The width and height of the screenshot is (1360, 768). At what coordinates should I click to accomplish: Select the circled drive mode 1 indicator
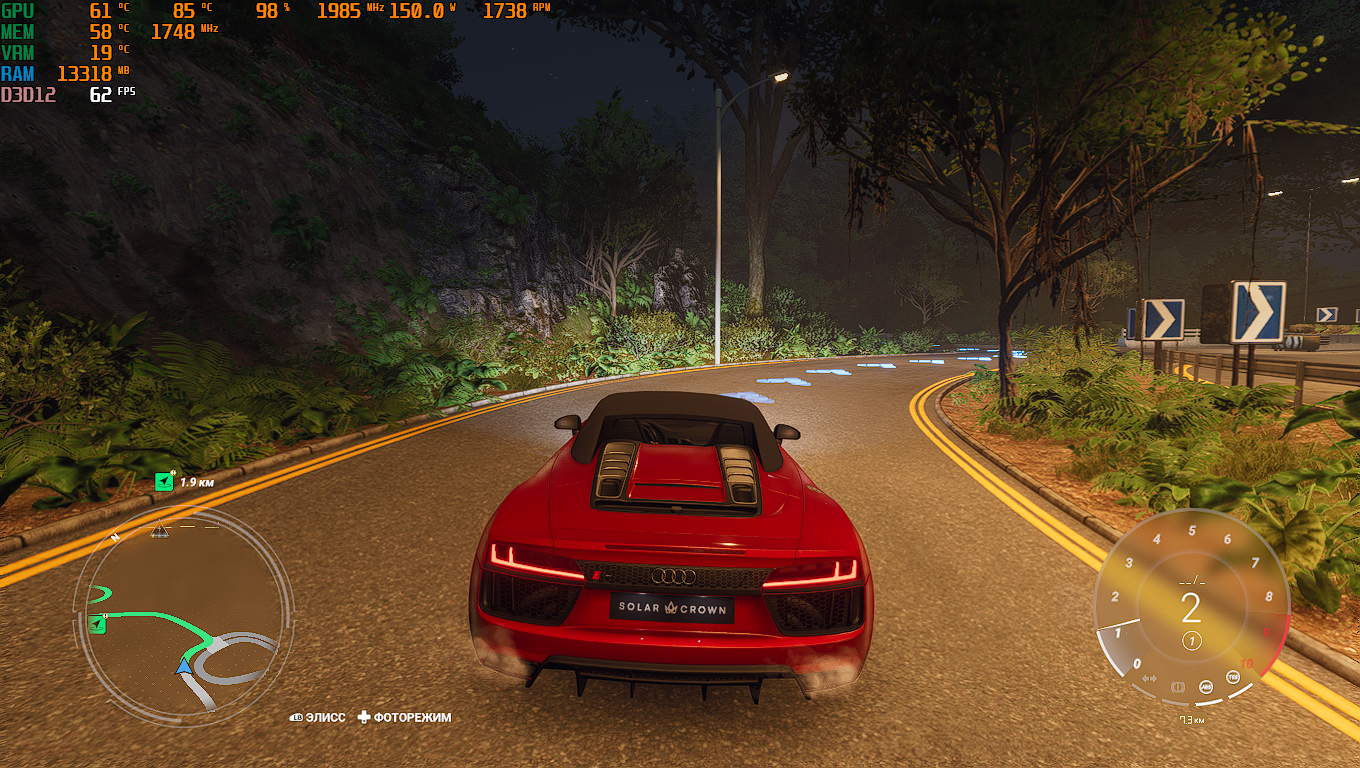tap(1191, 641)
